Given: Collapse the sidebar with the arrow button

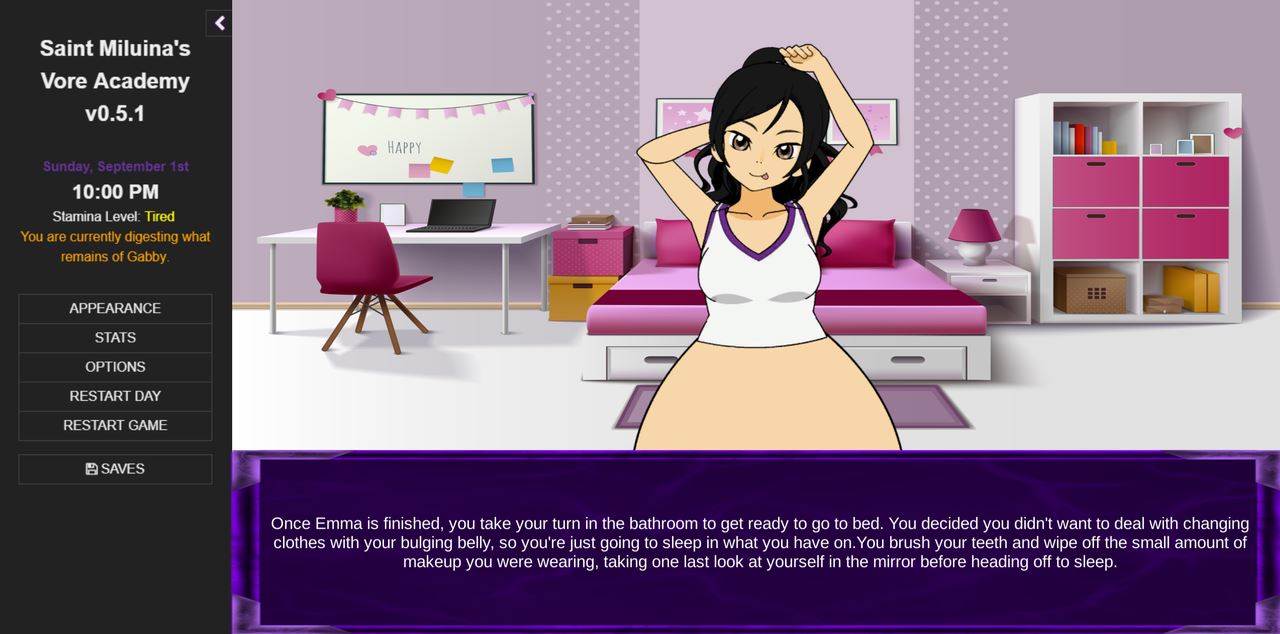Looking at the screenshot, I should pos(219,23).
